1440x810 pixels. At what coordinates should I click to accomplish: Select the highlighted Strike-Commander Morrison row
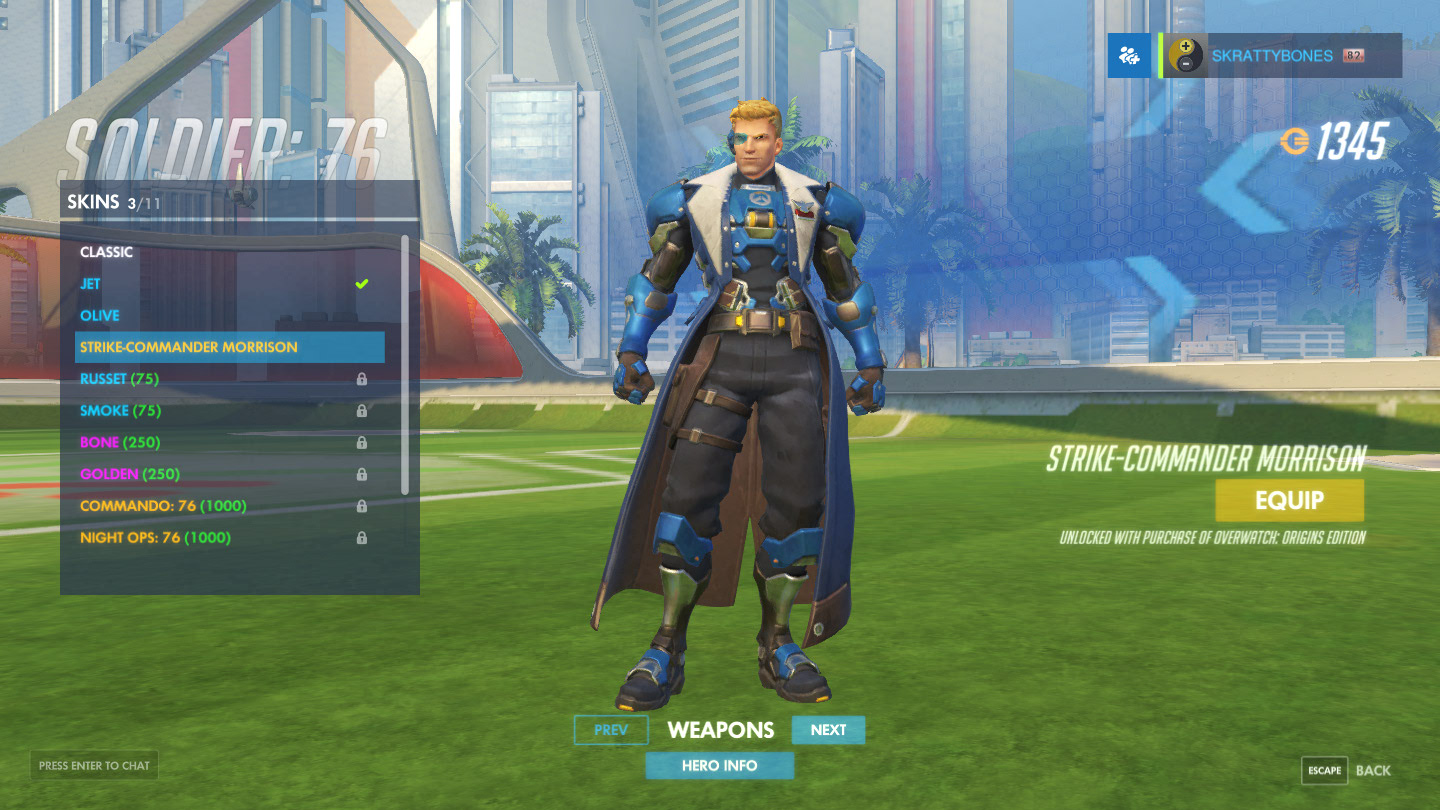coord(230,347)
